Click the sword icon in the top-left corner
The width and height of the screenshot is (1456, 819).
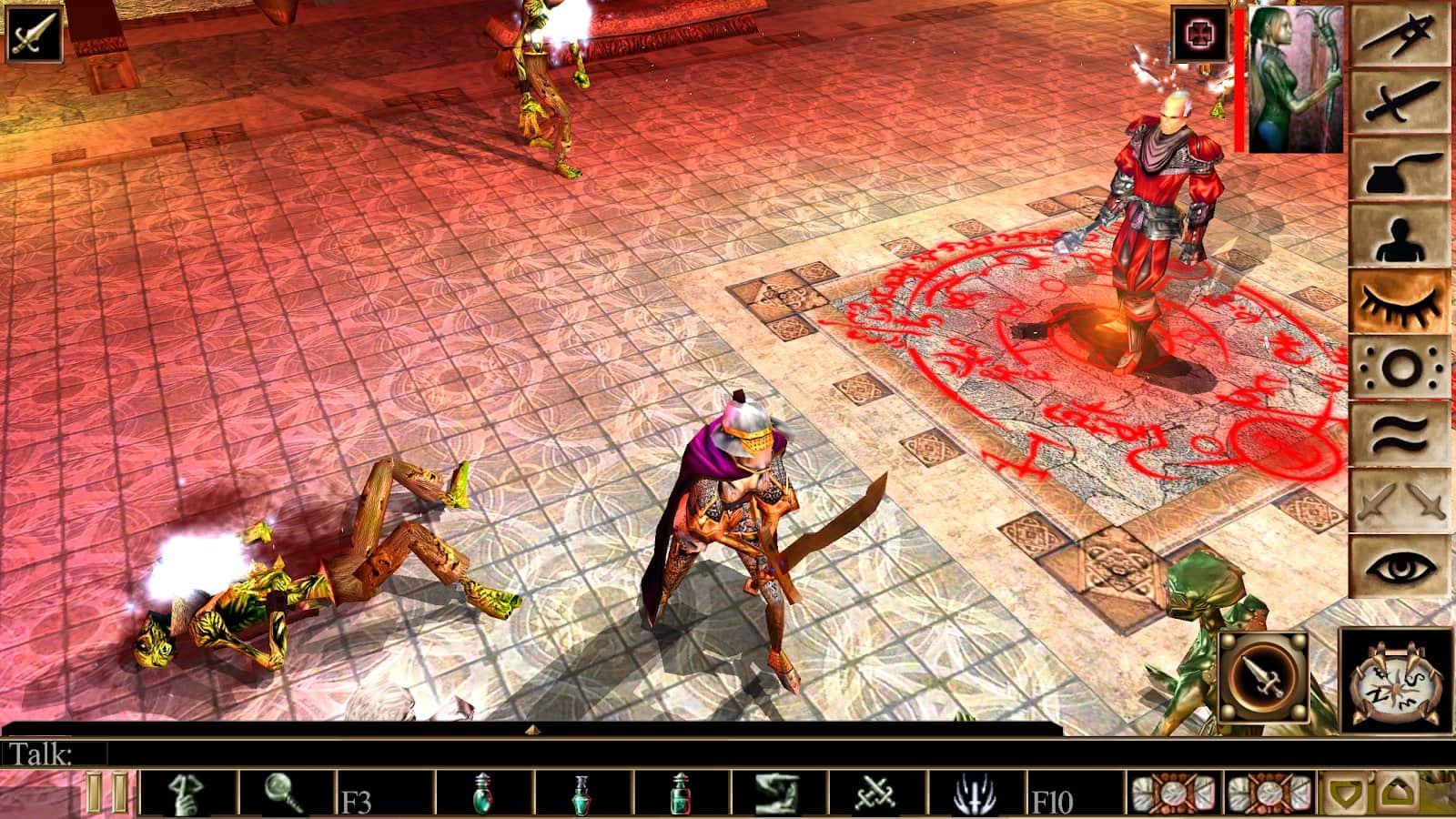(34, 34)
